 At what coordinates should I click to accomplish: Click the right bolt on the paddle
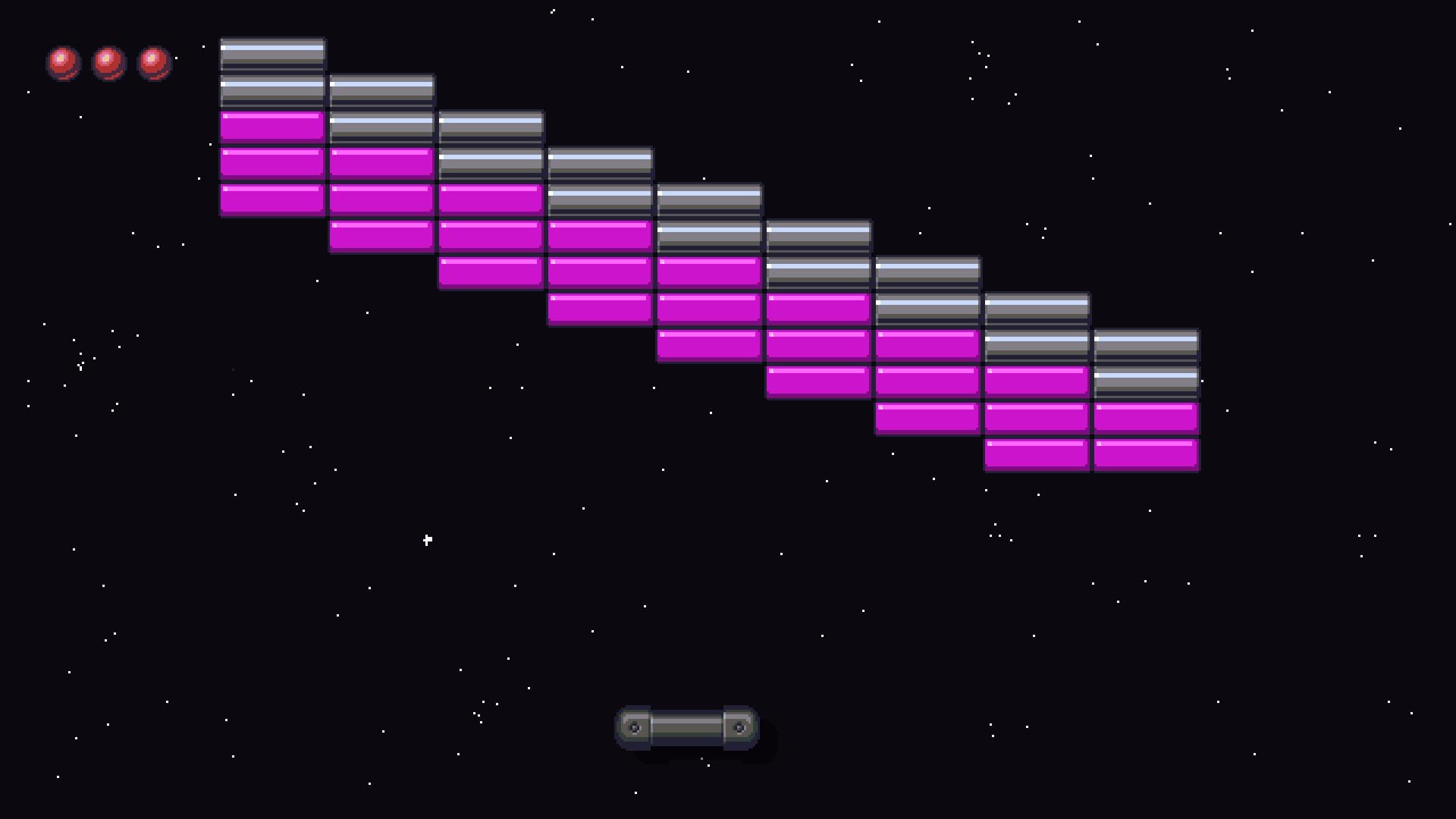click(740, 726)
